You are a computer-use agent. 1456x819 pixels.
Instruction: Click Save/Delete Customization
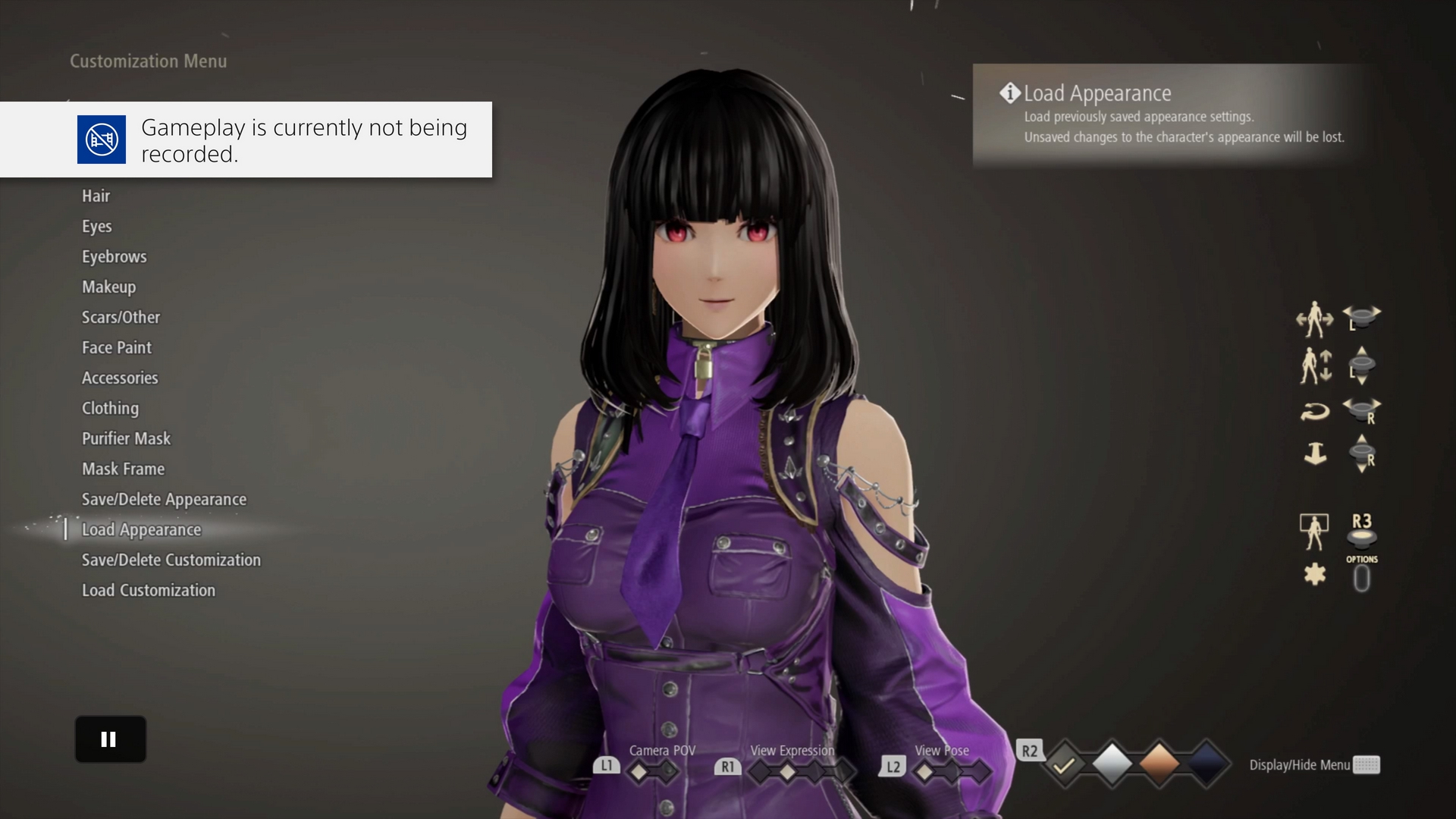[x=171, y=560]
